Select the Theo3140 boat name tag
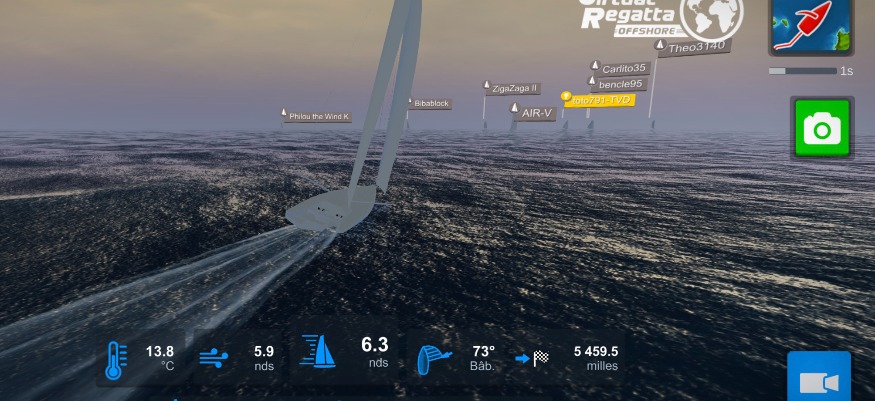The width and height of the screenshot is (875, 401). [696, 47]
